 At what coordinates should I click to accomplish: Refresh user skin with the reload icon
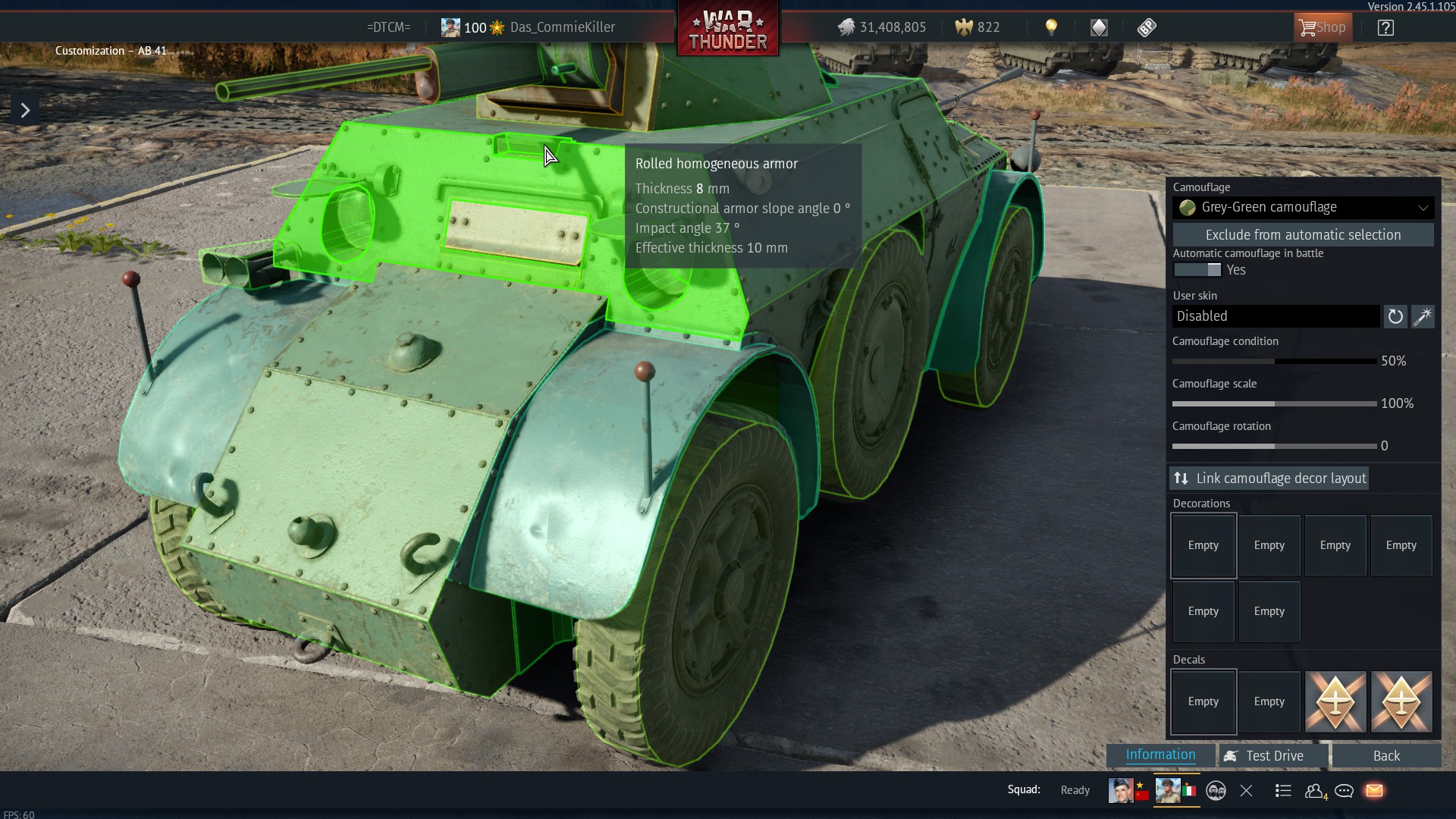(x=1395, y=316)
